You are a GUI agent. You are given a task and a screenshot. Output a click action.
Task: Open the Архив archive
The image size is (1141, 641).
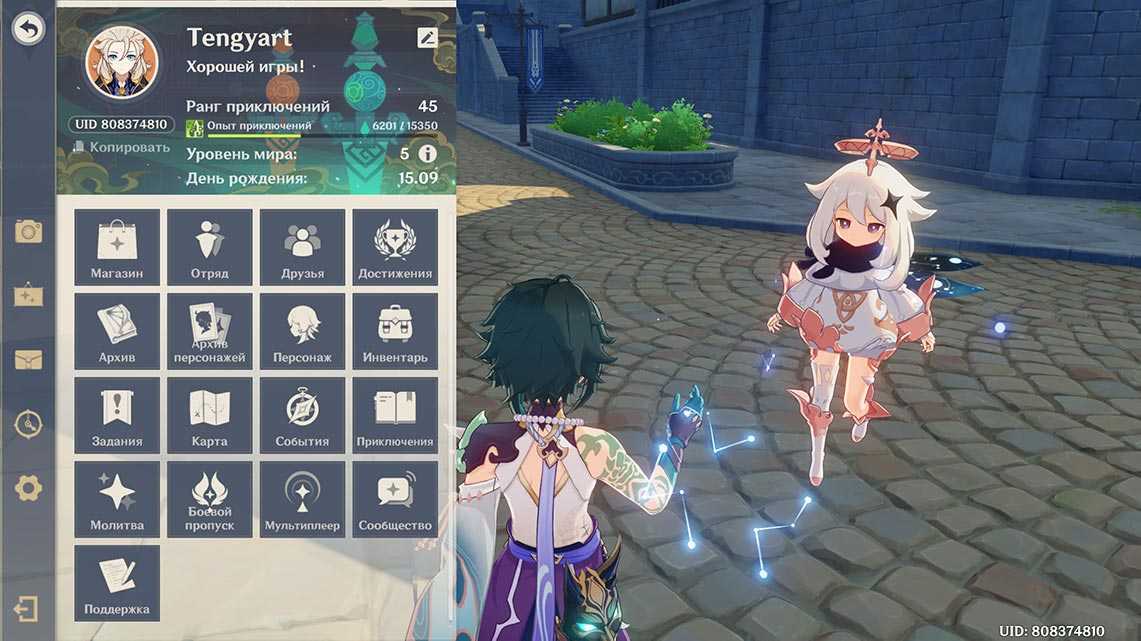point(117,331)
